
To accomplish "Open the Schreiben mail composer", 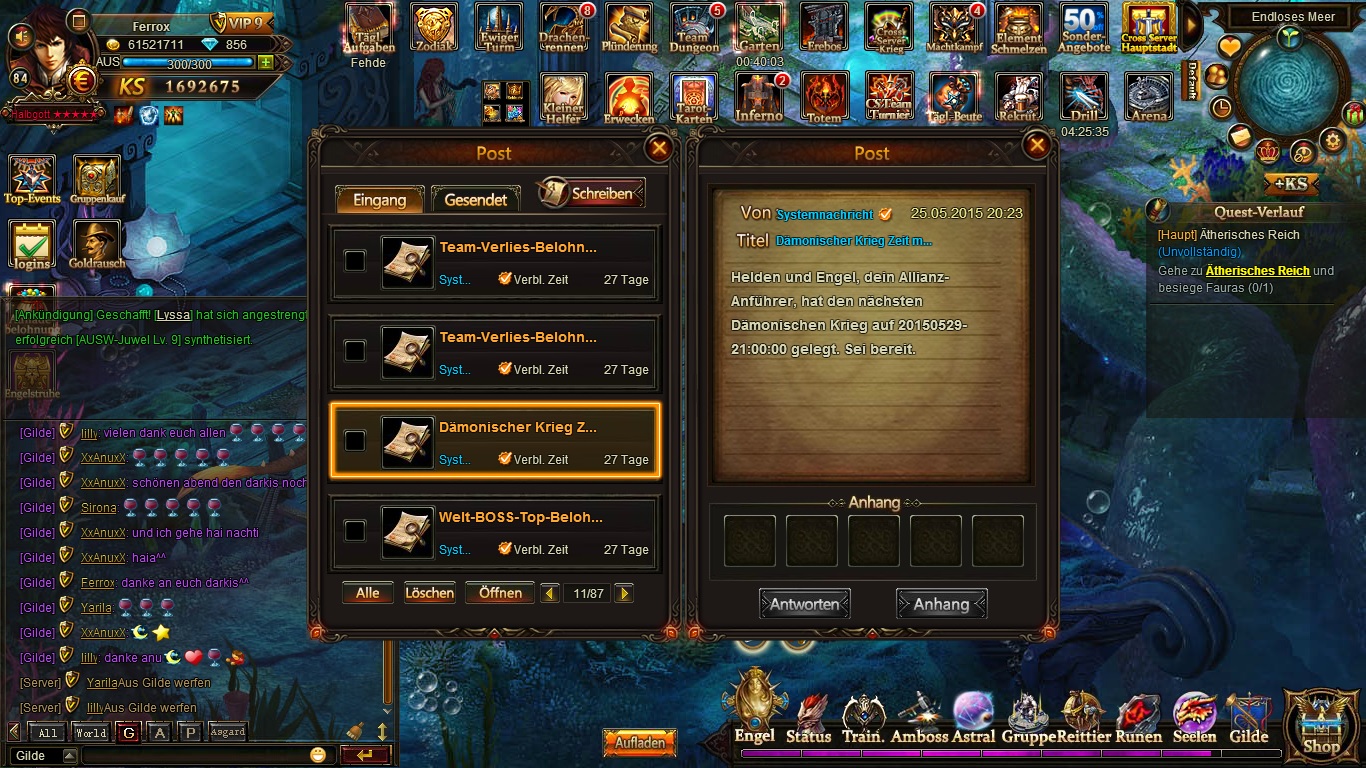I will coord(592,193).
